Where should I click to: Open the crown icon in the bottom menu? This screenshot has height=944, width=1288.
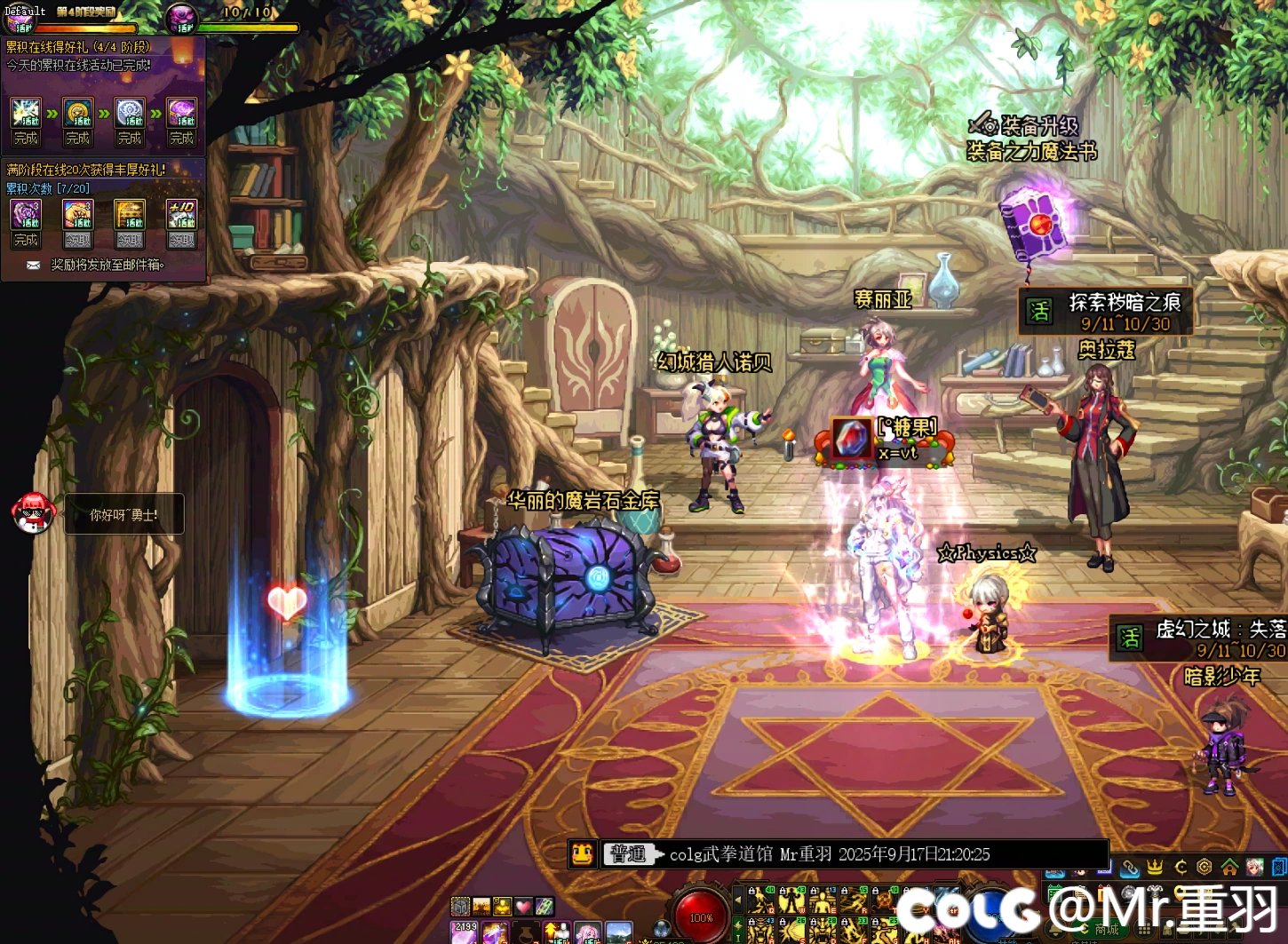1155,867
